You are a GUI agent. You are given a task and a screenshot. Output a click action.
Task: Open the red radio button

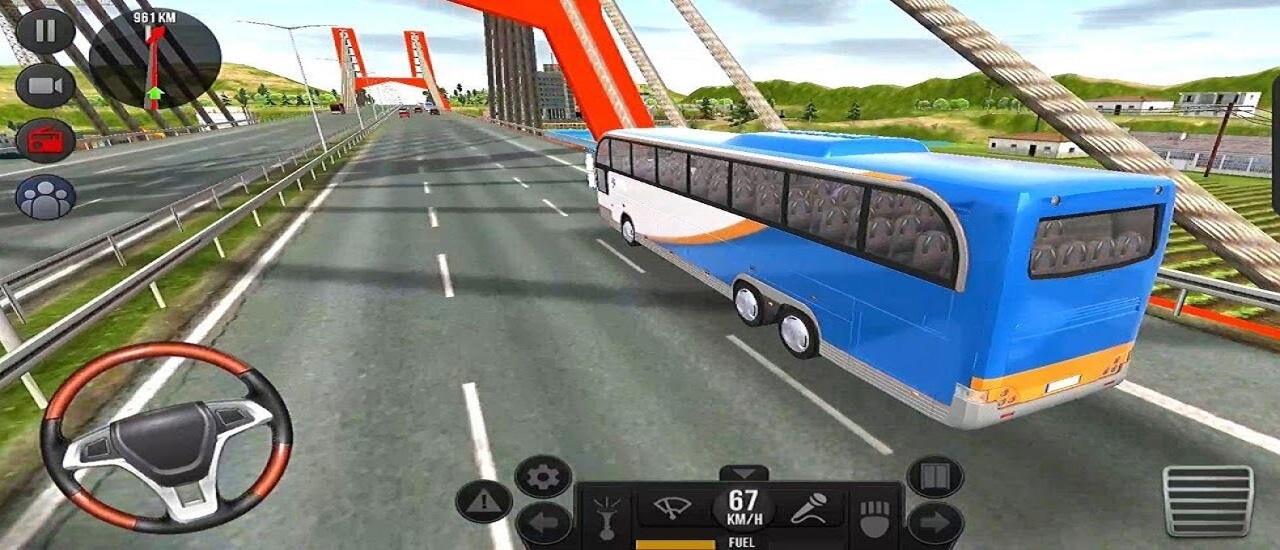coord(45,140)
